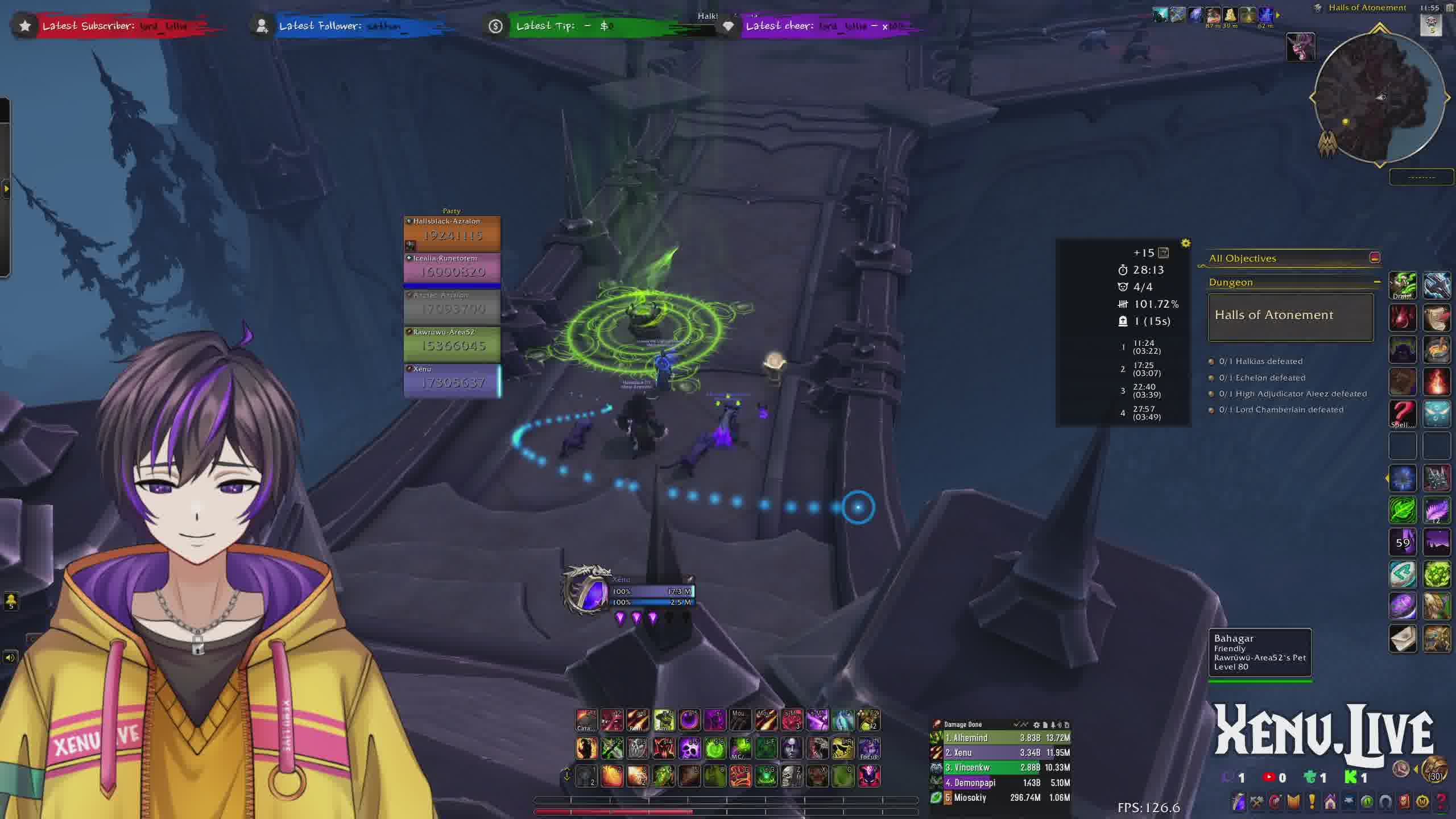Minimize the Dungeon objectives section
Screen dimensions: 1456x819
1377,282
